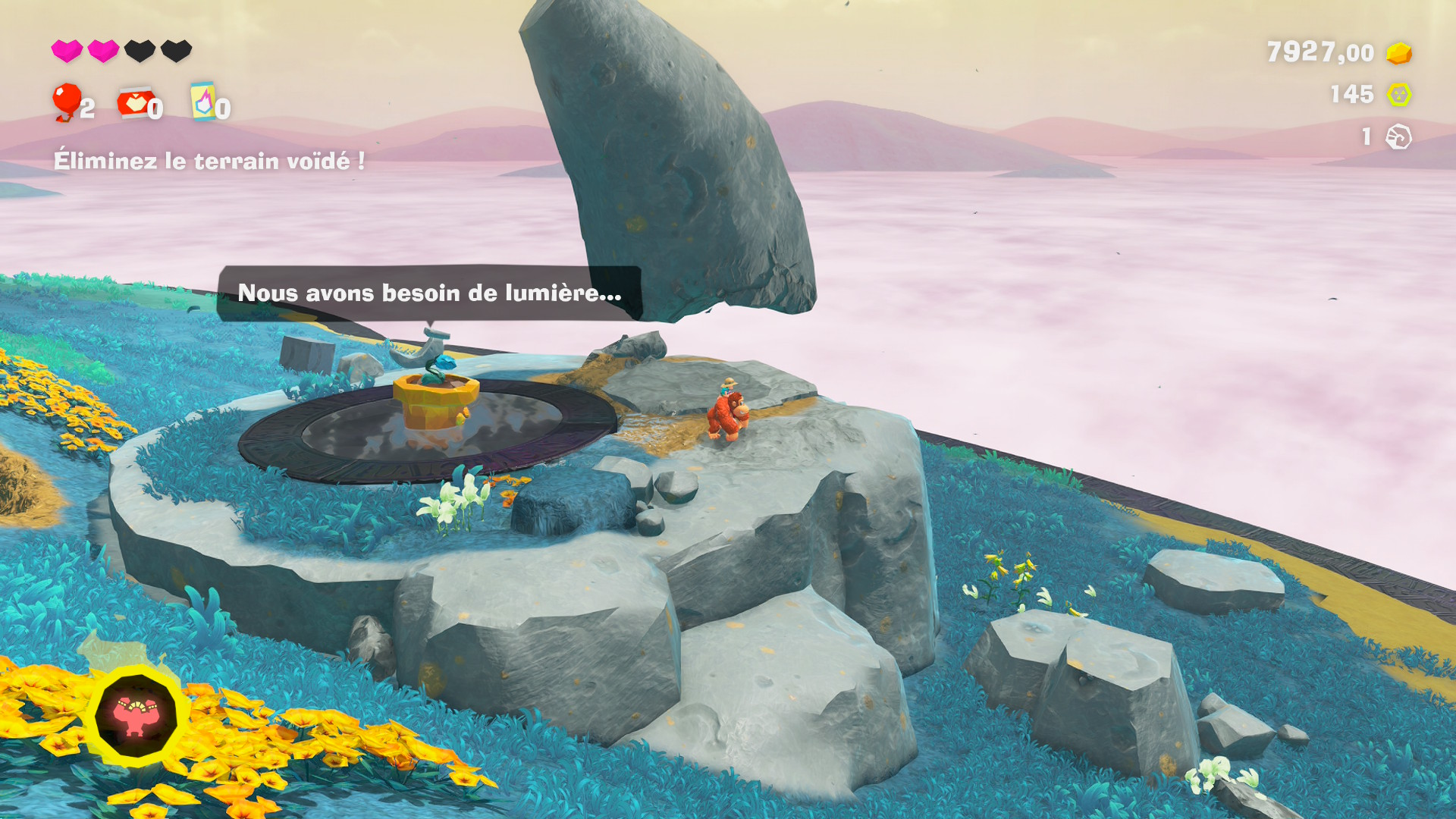Image resolution: width=1456 pixels, height=819 pixels.
Task: Click the gold nugget currency icon
Action: tap(1399, 53)
